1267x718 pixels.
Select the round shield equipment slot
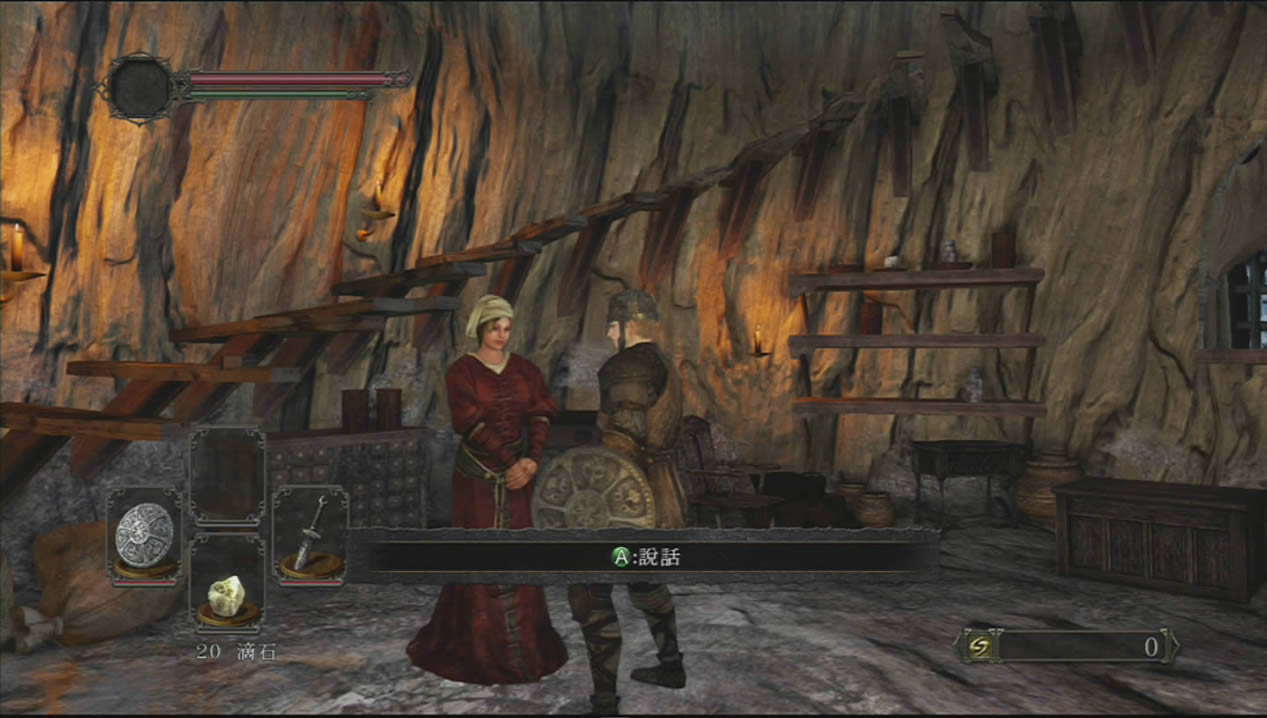(145, 535)
